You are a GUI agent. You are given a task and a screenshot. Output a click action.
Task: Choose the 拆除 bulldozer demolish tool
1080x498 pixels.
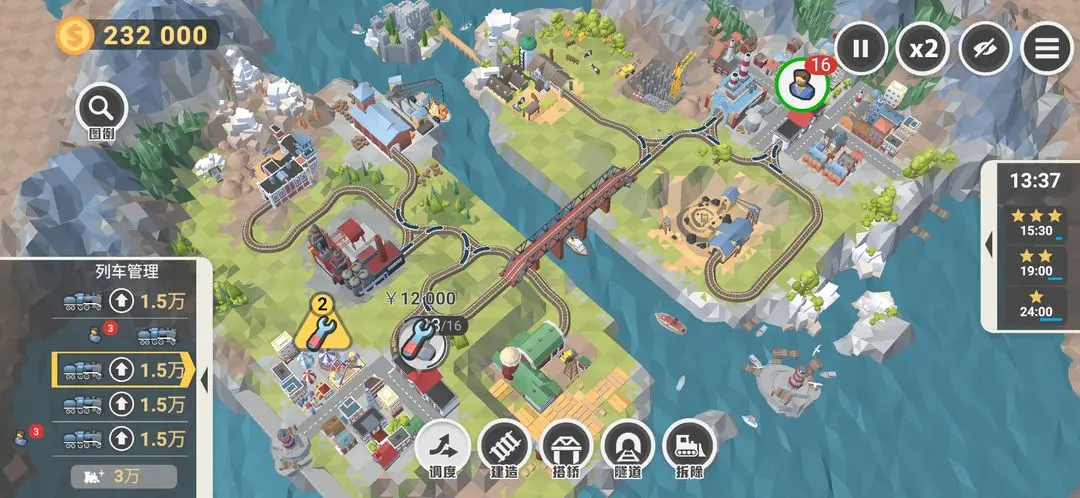(690, 446)
